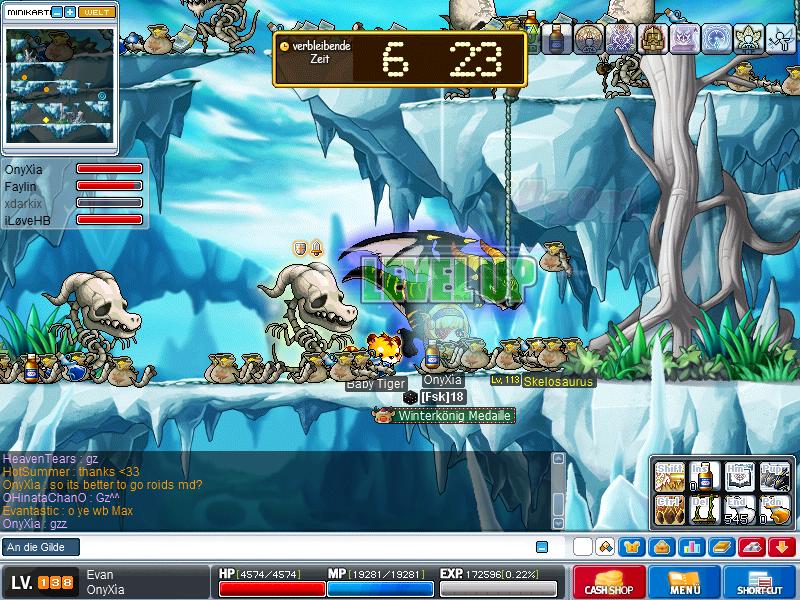Click the WELT world map button
Viewport: 800px width, 600px height.
pos(95,12)
